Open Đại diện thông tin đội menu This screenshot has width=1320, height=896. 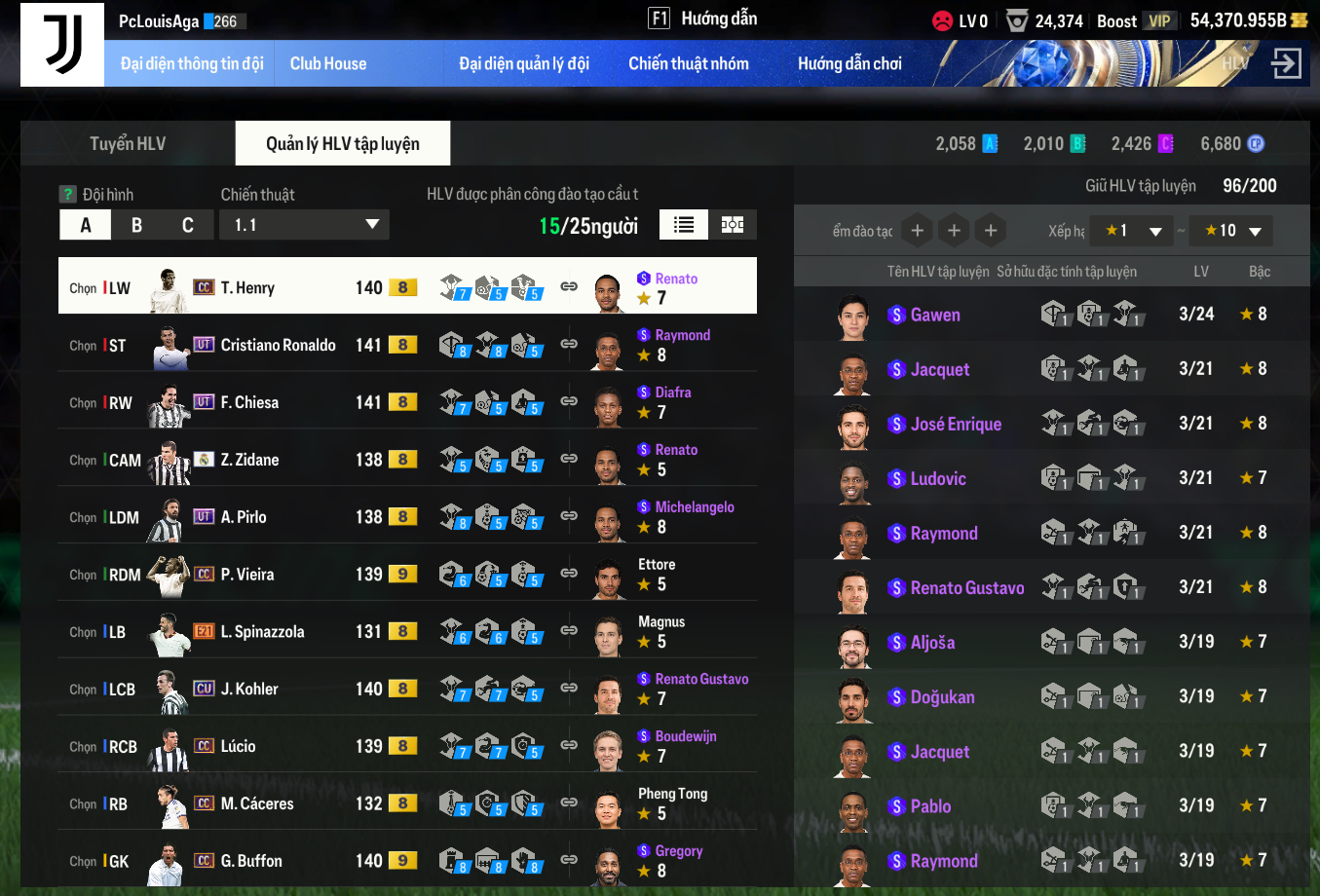pyautogui.click(x=192, y=64)
